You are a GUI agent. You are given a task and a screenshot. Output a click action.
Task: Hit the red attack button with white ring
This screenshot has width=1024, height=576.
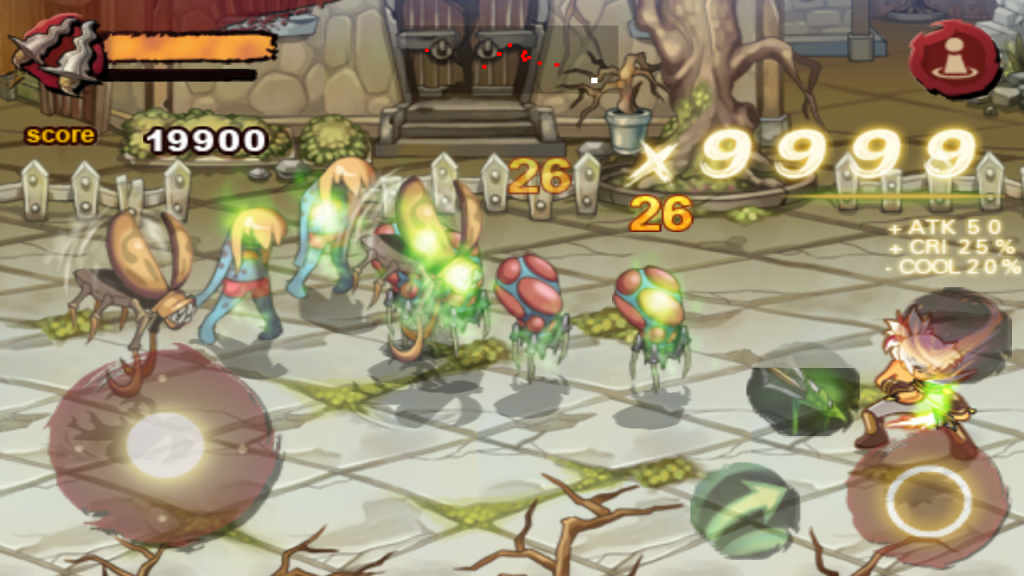[927, 497]
